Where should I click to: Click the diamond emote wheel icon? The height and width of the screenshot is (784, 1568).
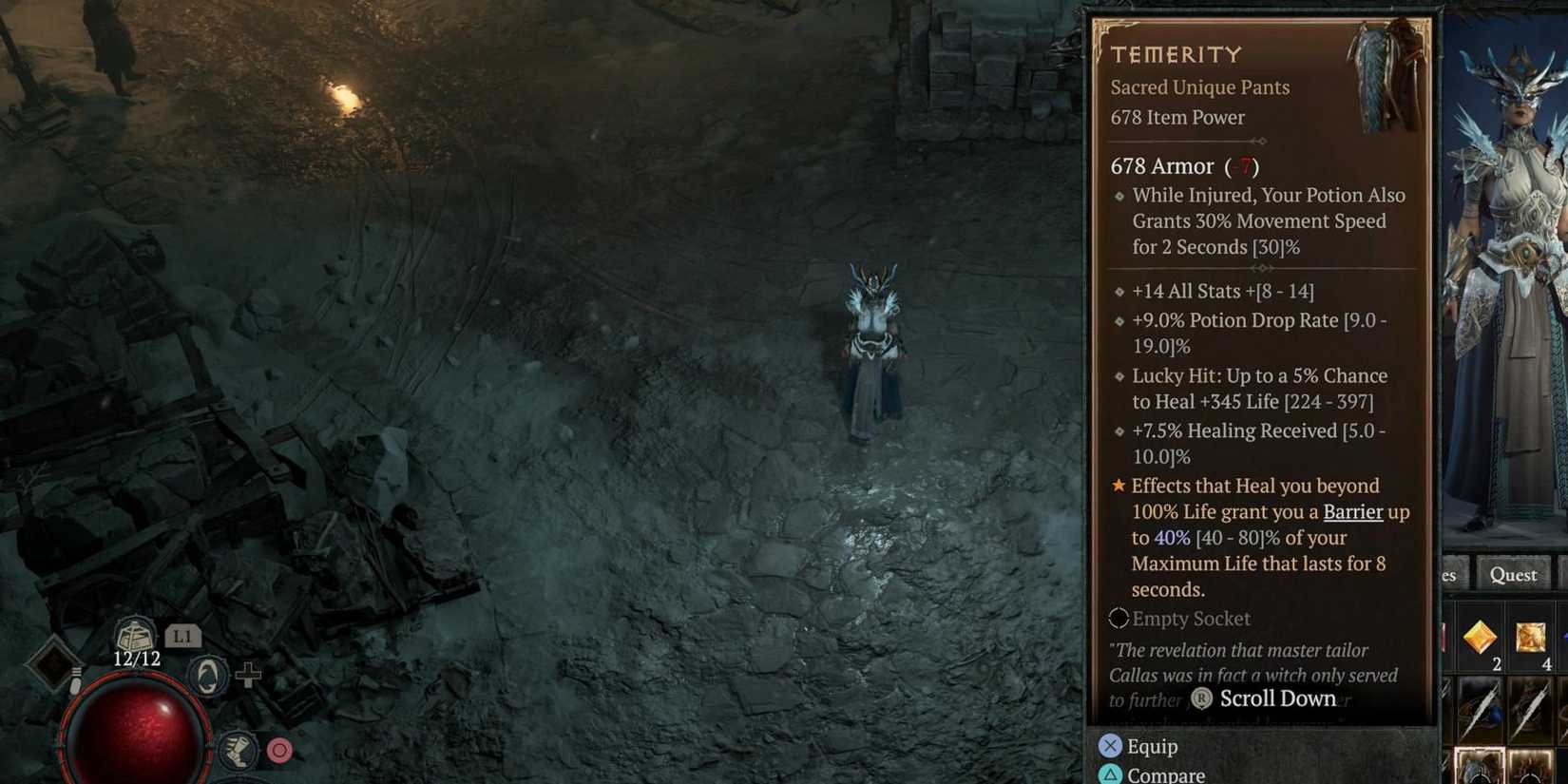tap(52, 661)
